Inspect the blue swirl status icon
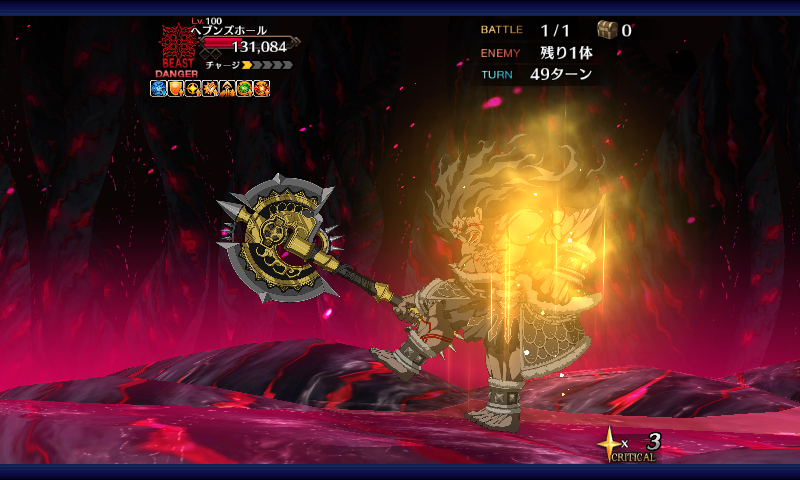The height and width of the screenshot is (480, 800). point(158,88)
